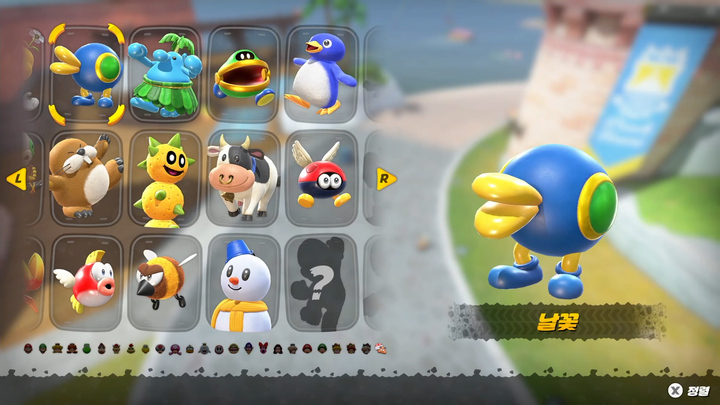Choose the Snowman with blue bucket hat
The width and height of the screenshot is (720, 405).
(243, 282)
